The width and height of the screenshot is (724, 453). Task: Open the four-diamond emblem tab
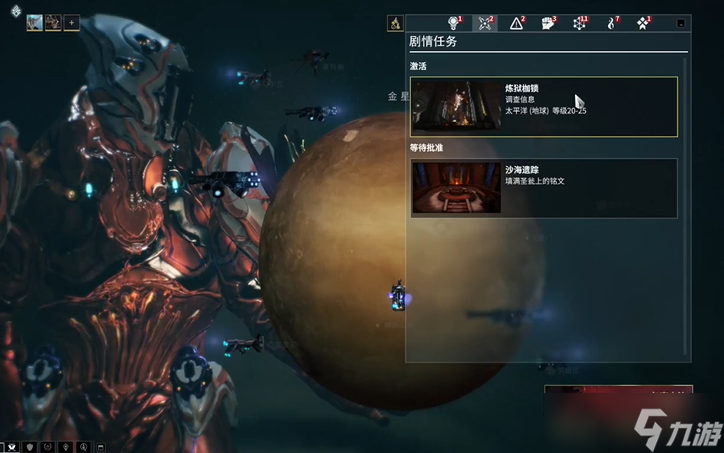point(642,22)
